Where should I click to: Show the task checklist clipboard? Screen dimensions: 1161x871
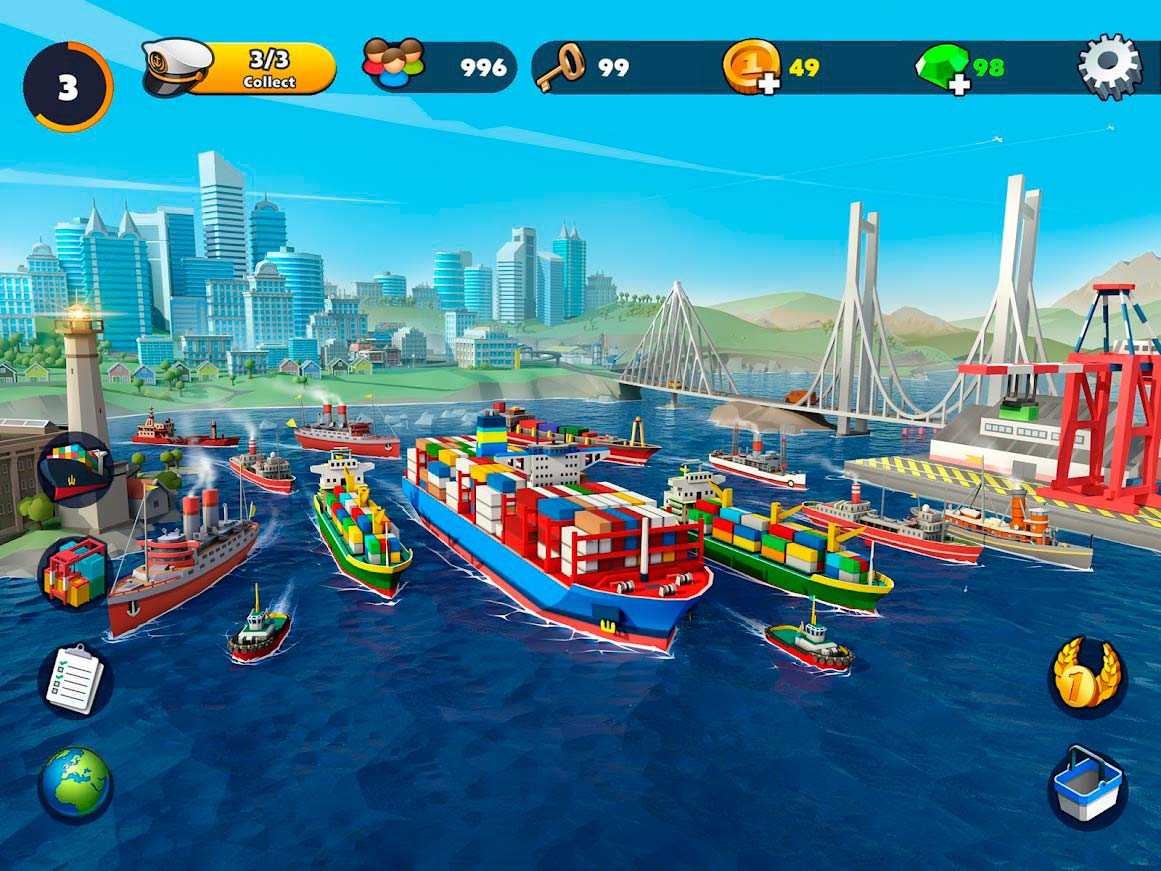pyautogui.click(x=75, y=679)
